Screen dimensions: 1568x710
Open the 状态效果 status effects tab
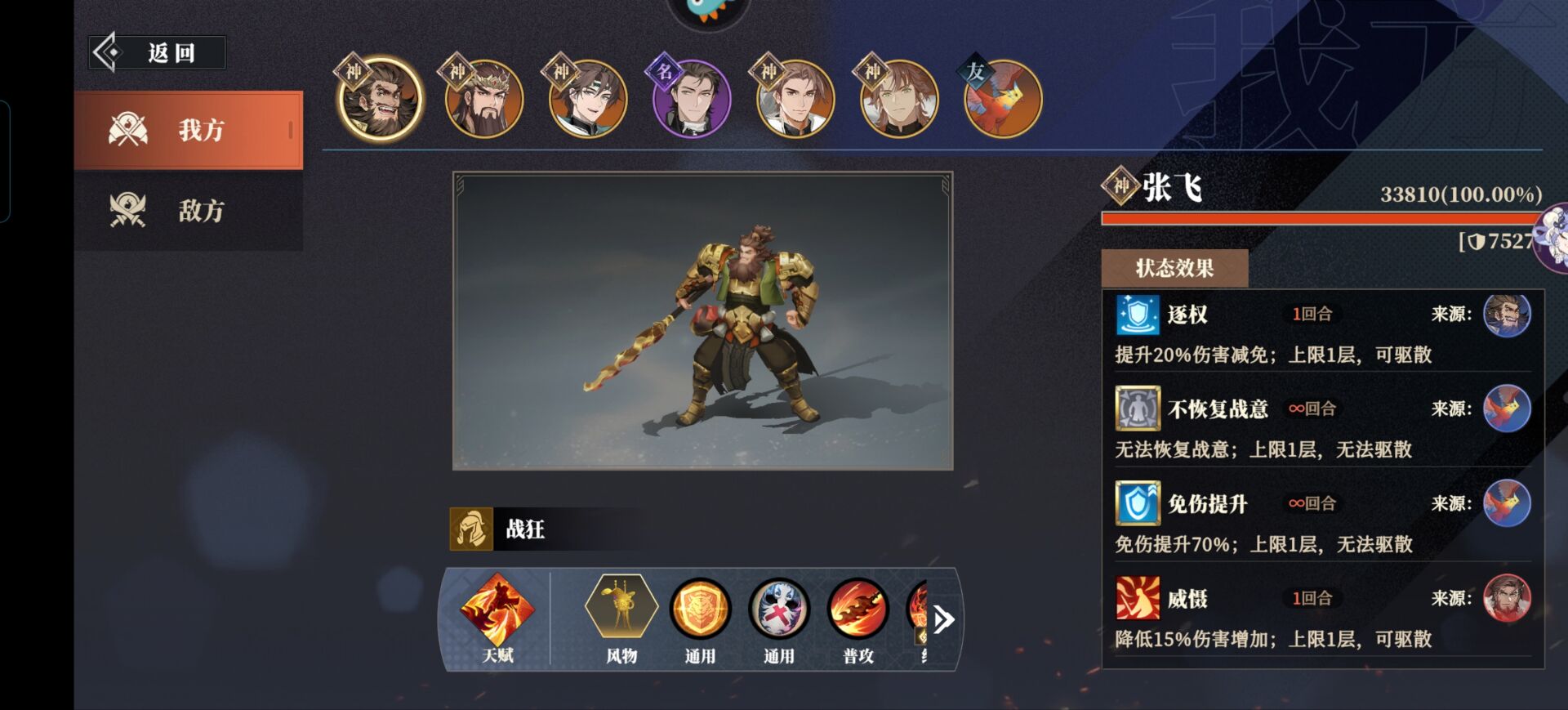click(1174, 268)
